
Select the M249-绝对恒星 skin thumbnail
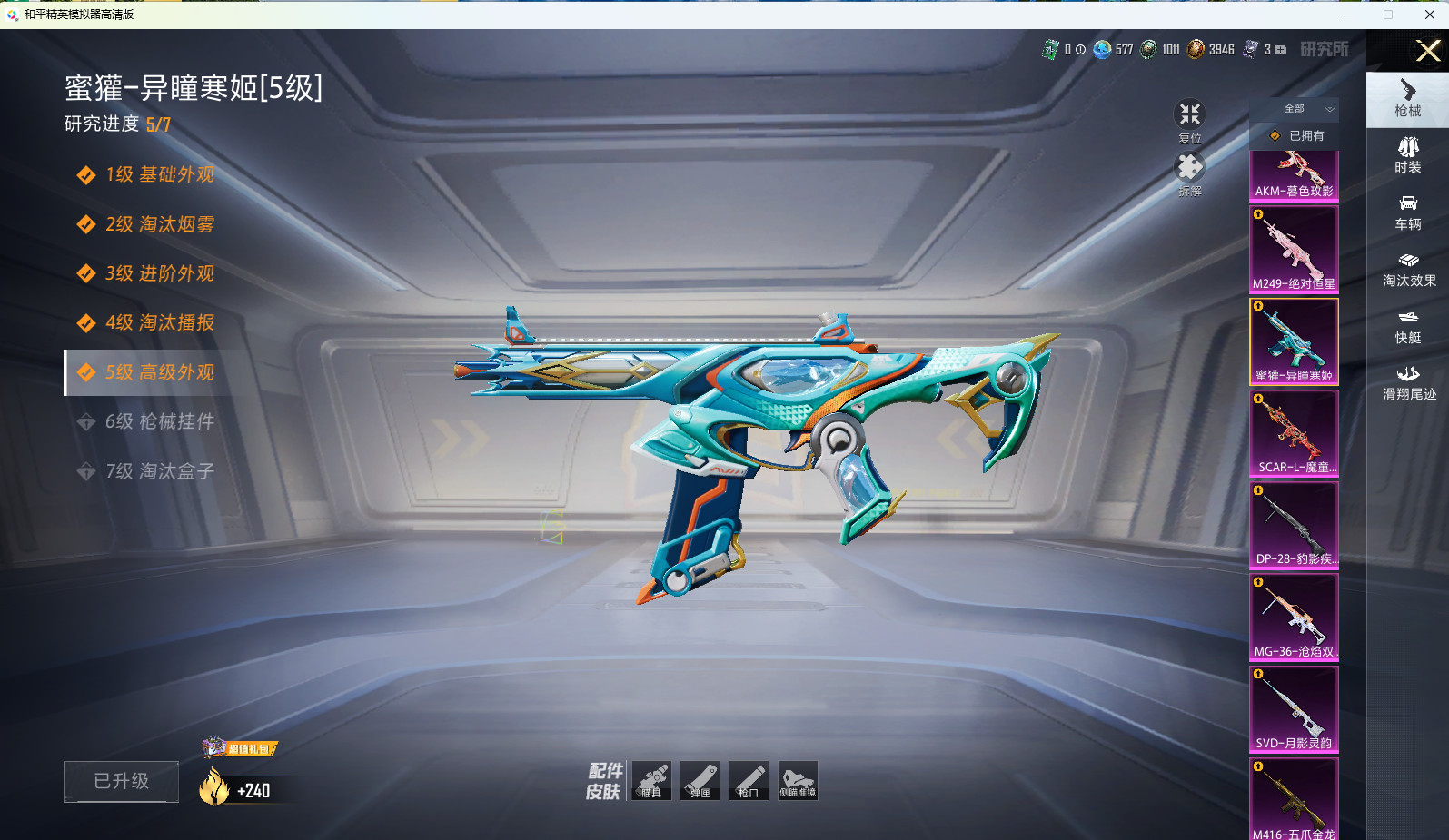pos(1294,250)
